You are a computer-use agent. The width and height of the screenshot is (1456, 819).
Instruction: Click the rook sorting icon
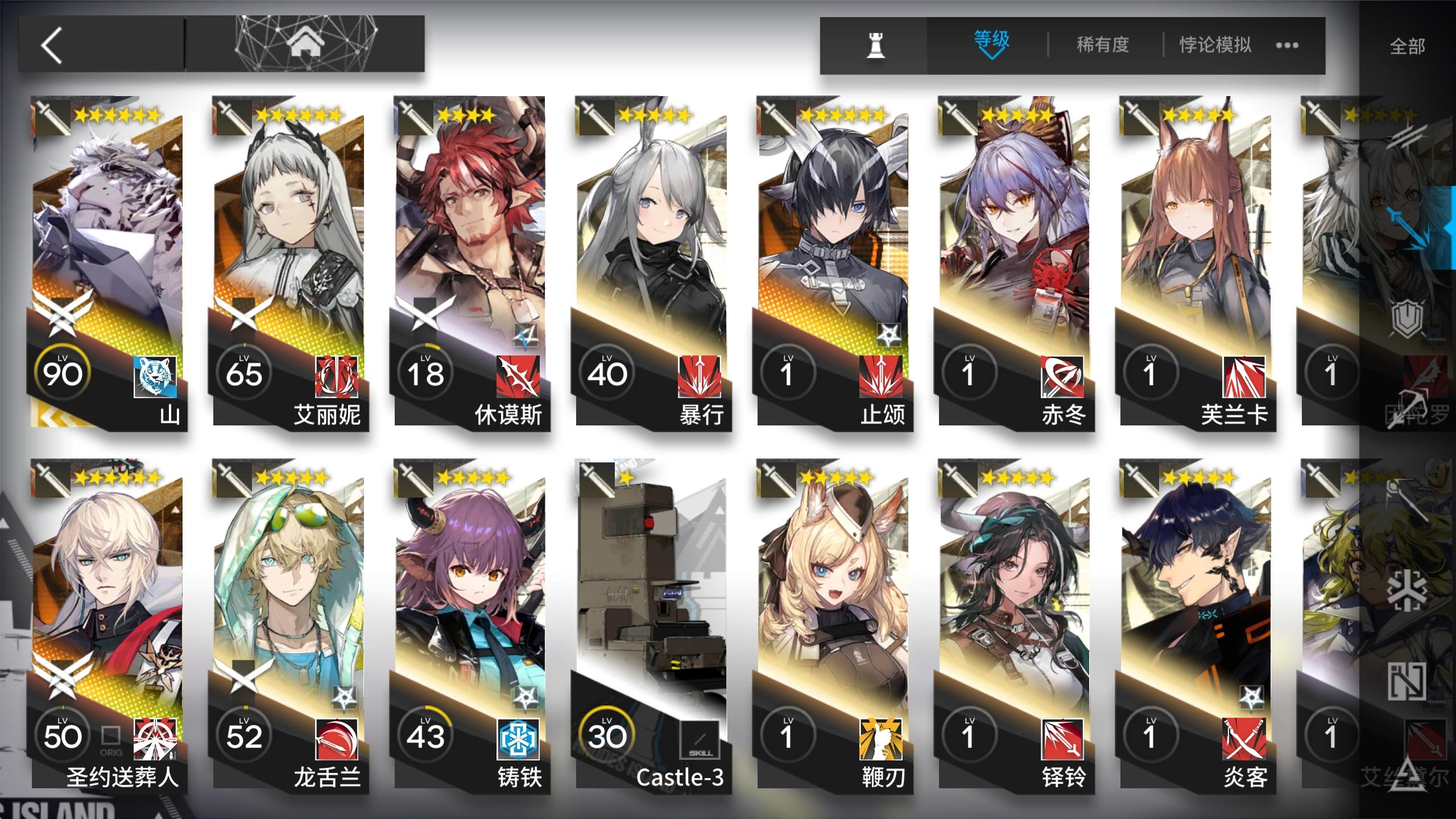click(875, 44)
